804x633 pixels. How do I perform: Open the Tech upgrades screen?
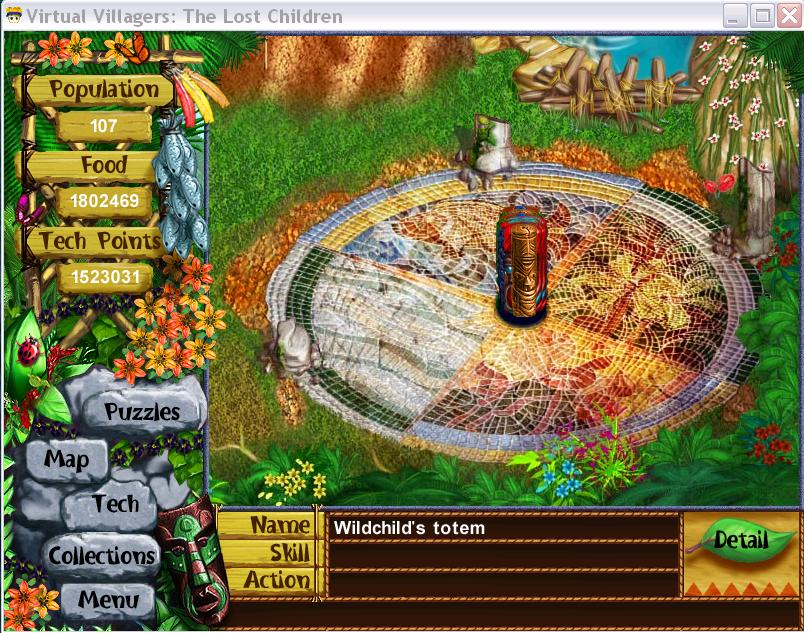pyautogui.click(x=115, y=504)
